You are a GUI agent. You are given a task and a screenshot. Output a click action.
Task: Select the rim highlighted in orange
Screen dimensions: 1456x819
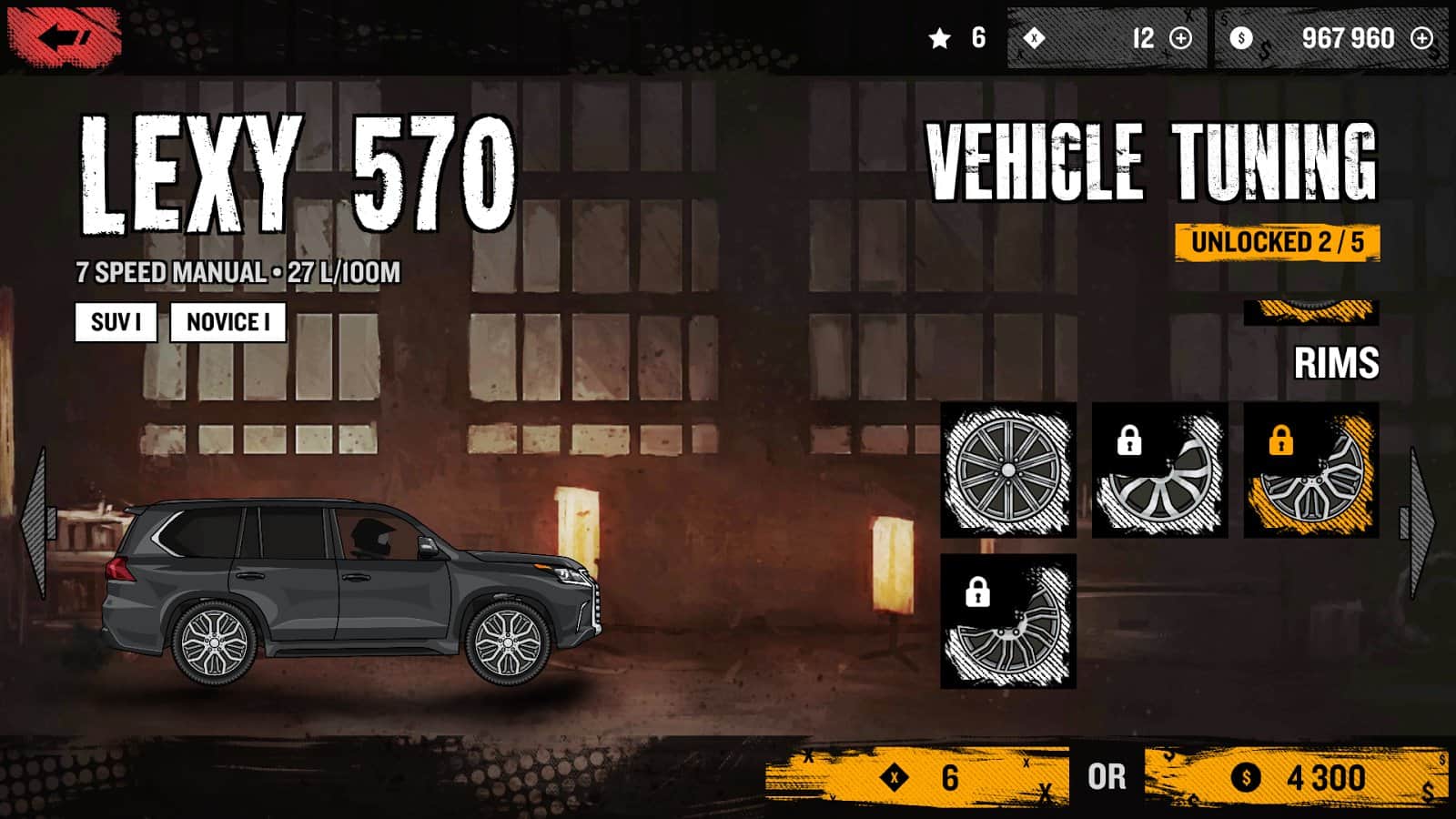[1311, 470]
